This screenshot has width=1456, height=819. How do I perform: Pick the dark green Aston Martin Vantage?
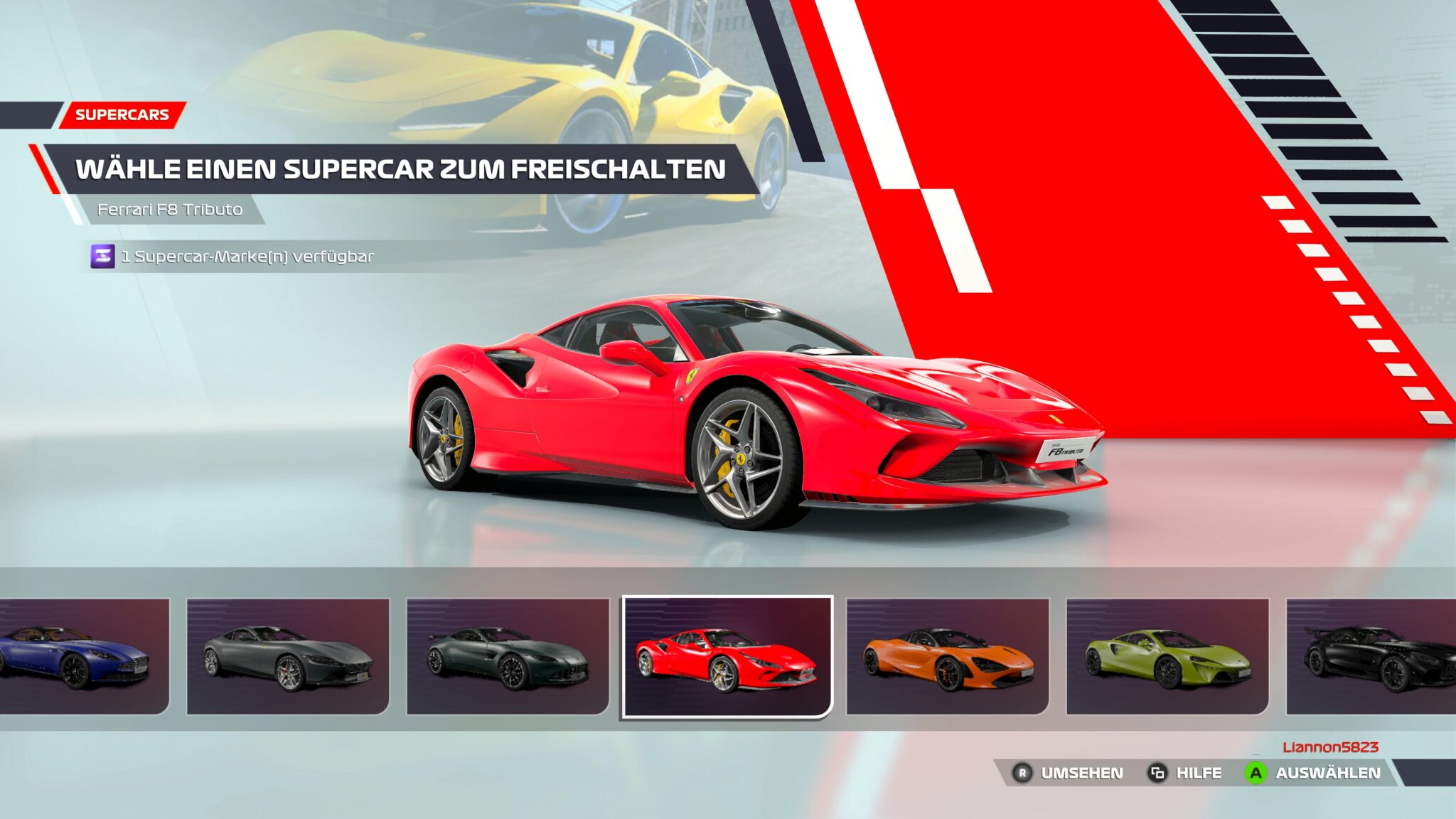pyautogui.click(x=508, y=656)
